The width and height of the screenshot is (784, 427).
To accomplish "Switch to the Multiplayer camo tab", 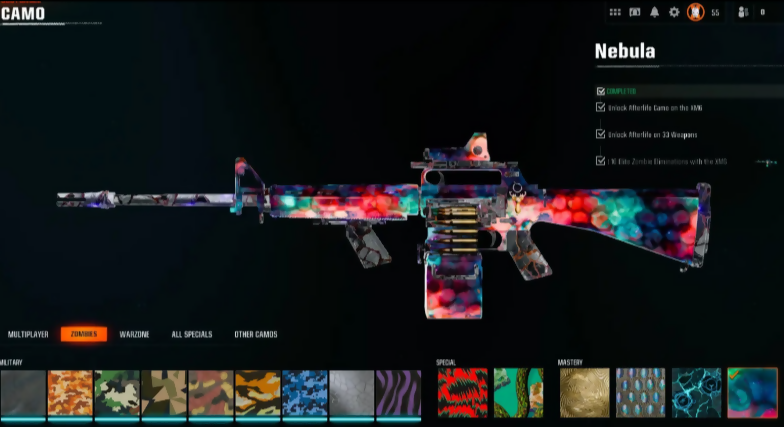I will tap(29, 334).
